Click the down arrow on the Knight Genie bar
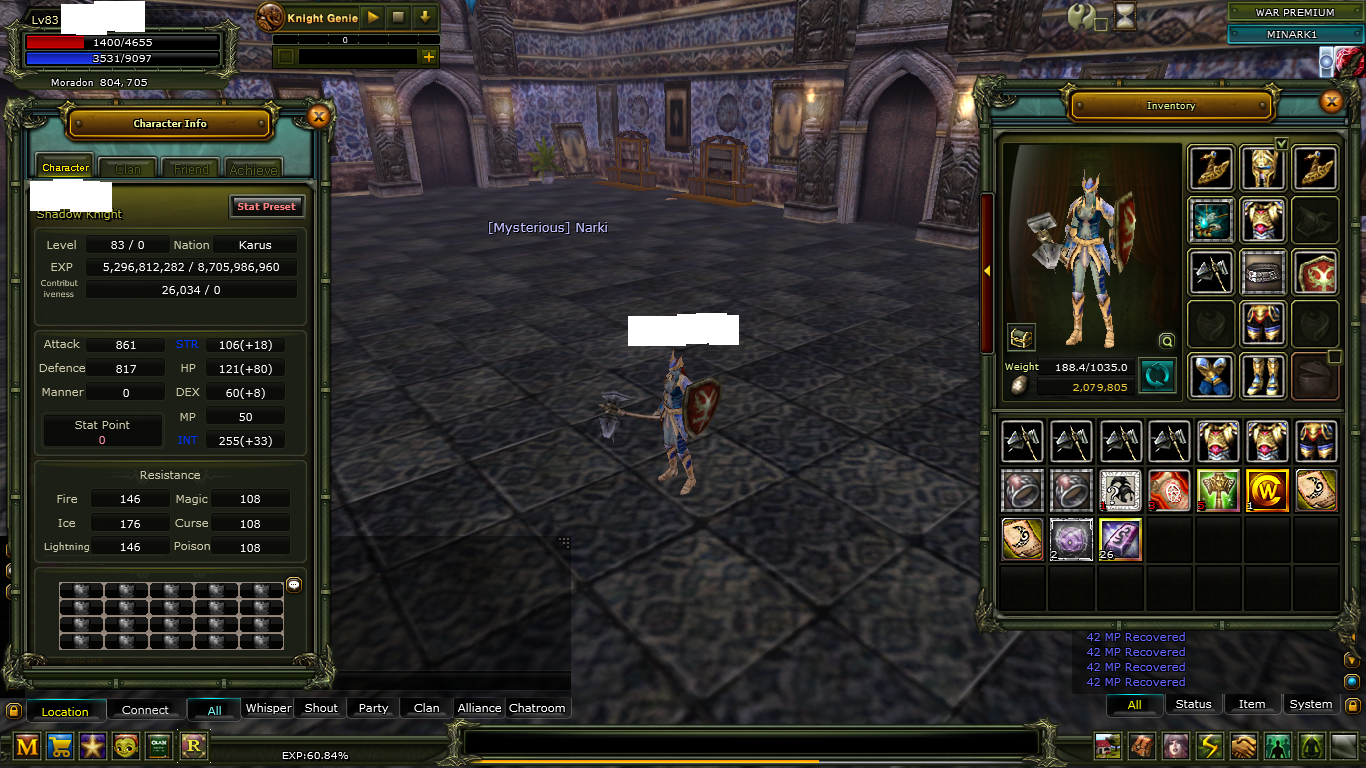1366x768 pixels. (x=427, y=17)
